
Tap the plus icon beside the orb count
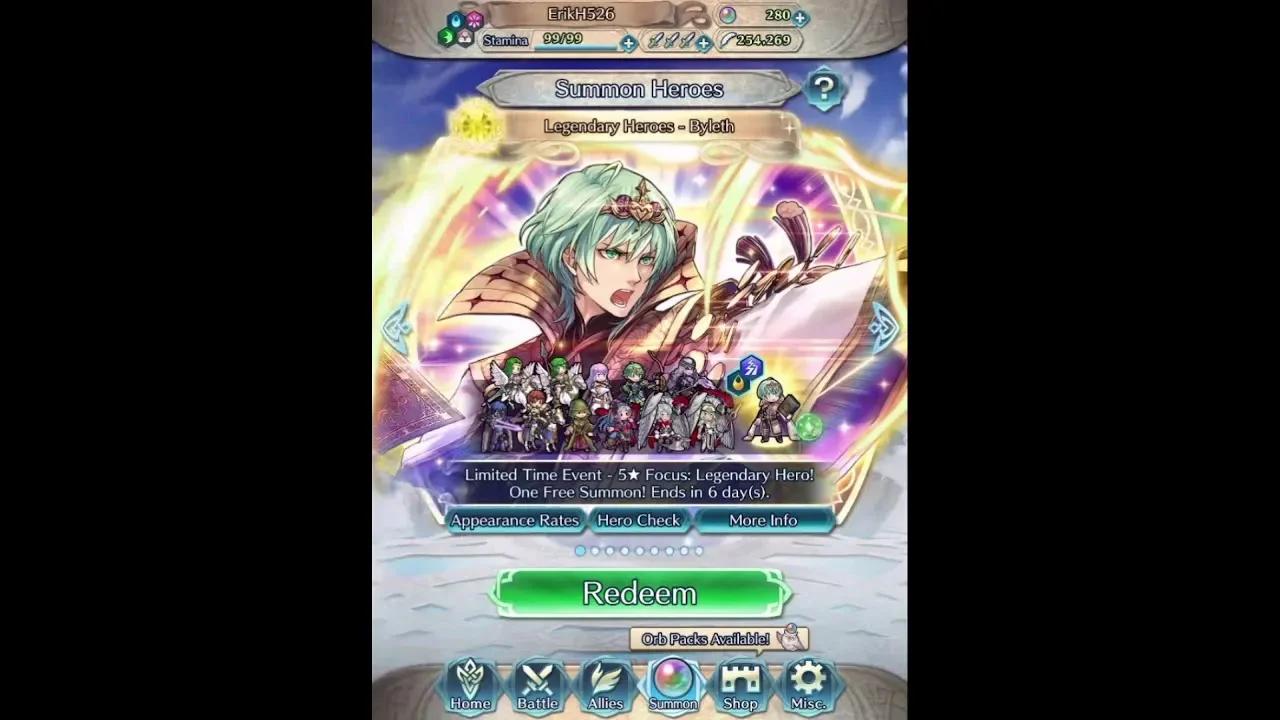(799, 16)
